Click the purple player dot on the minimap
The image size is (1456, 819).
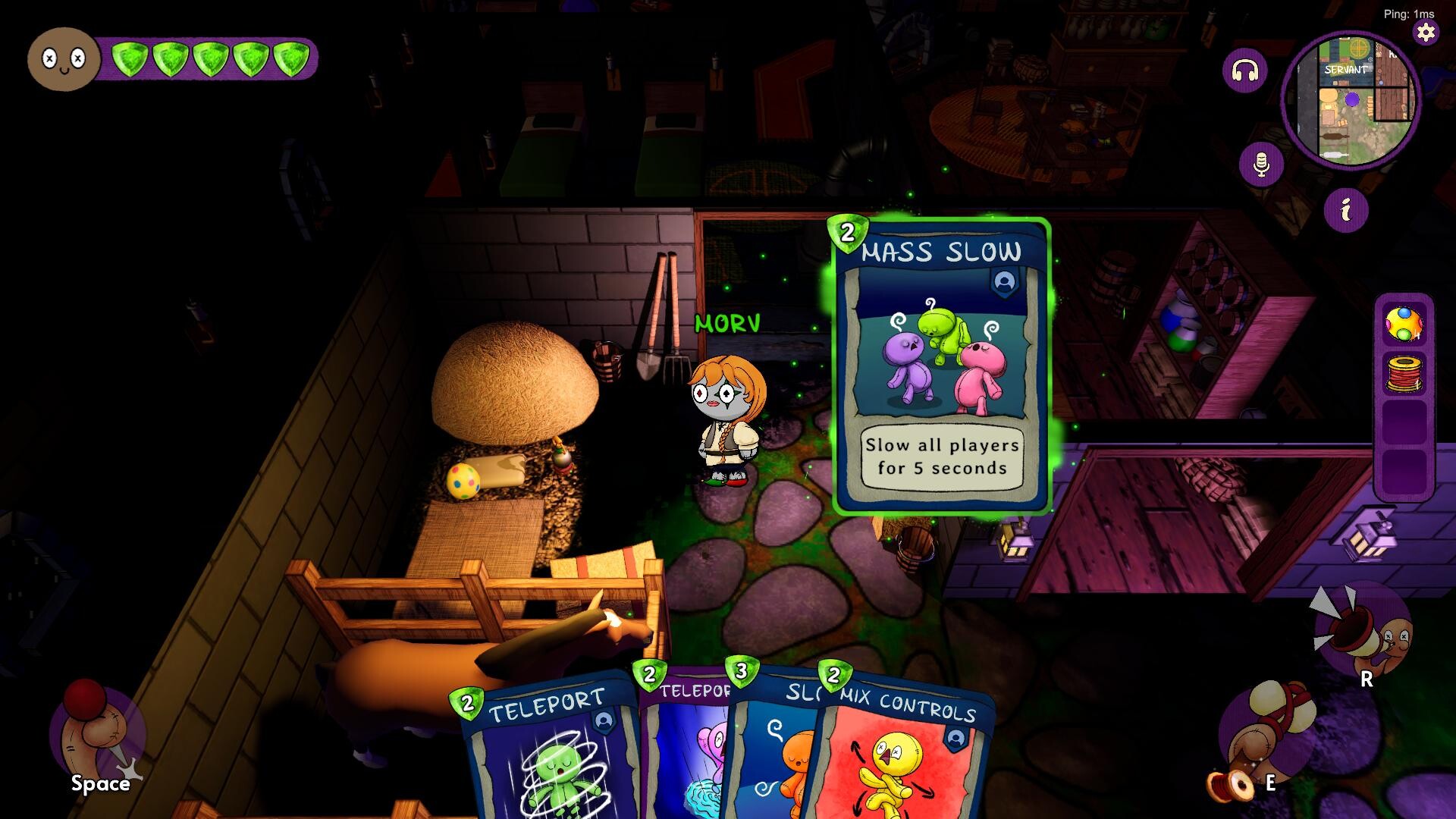point(1351,98)
